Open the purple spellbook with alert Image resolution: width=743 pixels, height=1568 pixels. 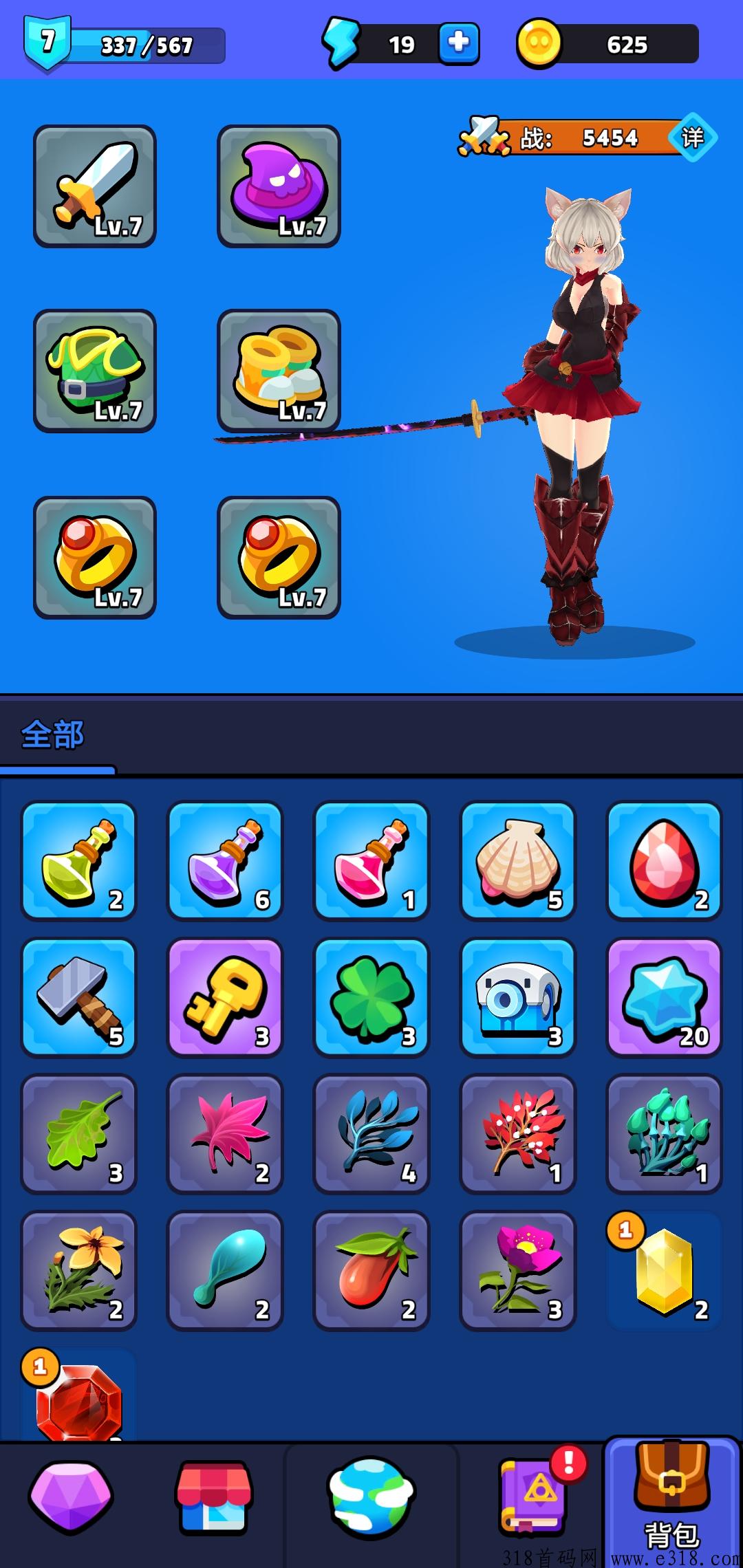point(533,1498)
